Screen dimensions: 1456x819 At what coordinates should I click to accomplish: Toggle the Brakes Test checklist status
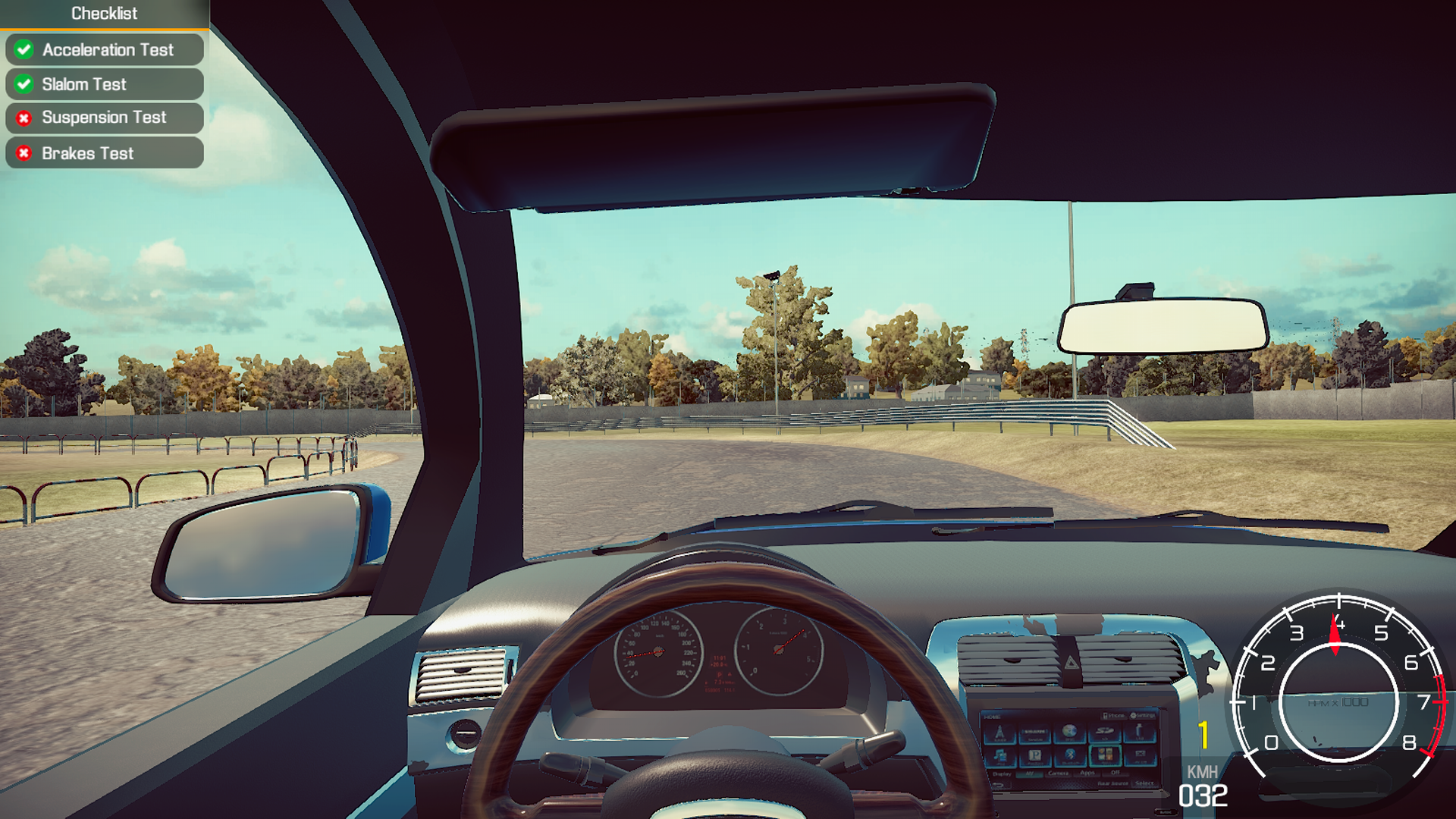104,153
